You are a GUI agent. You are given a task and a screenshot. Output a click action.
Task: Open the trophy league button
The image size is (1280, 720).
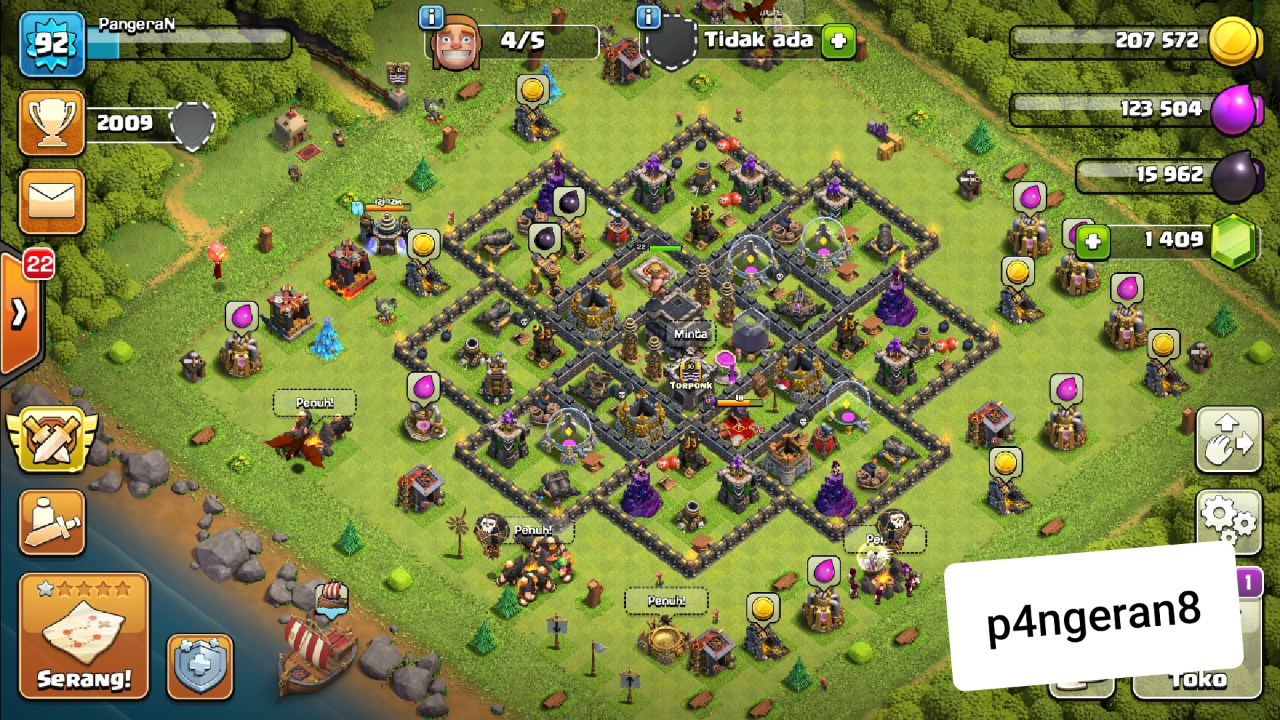pos(52,123)
